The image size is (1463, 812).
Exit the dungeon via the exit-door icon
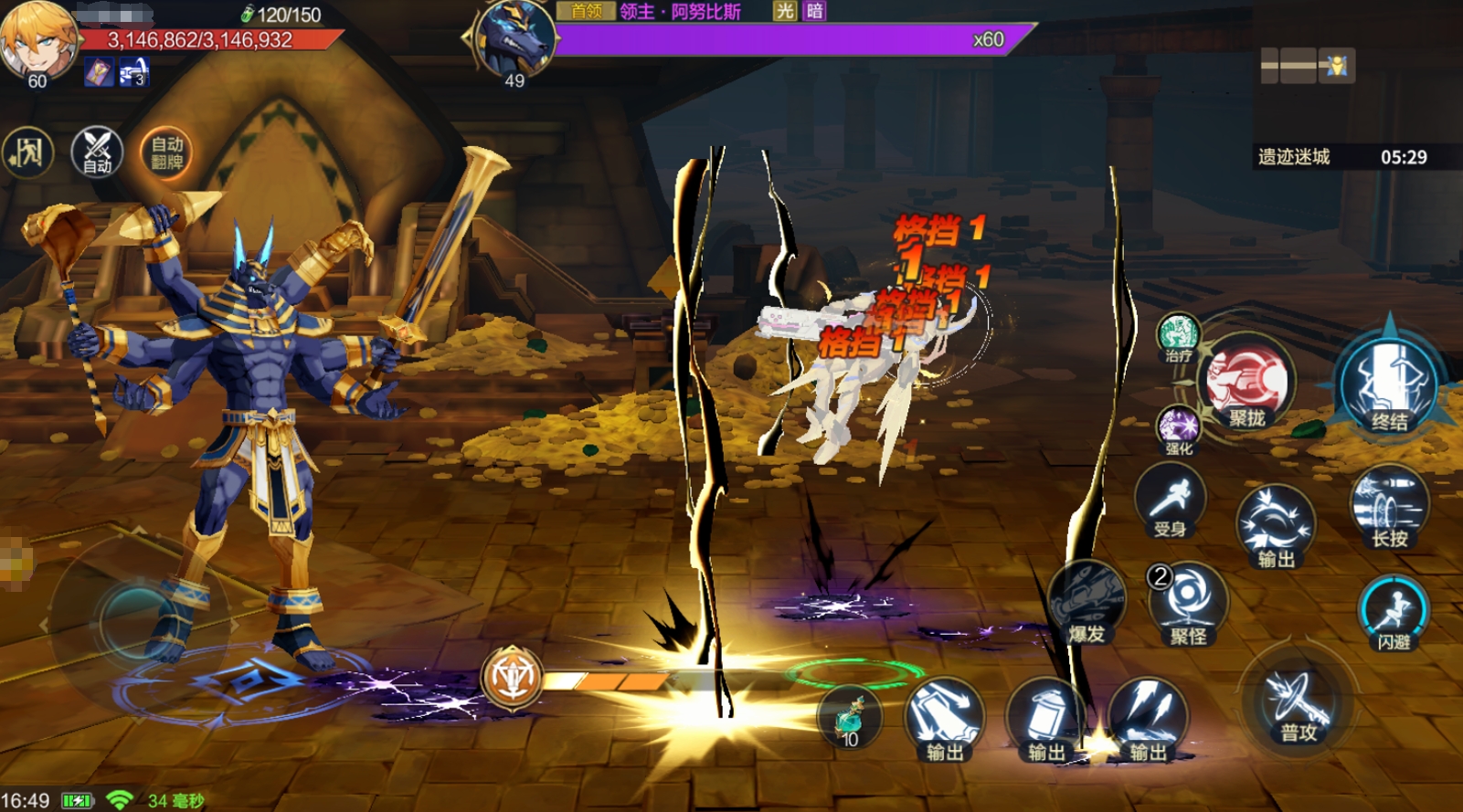click(x=27, y=152)
